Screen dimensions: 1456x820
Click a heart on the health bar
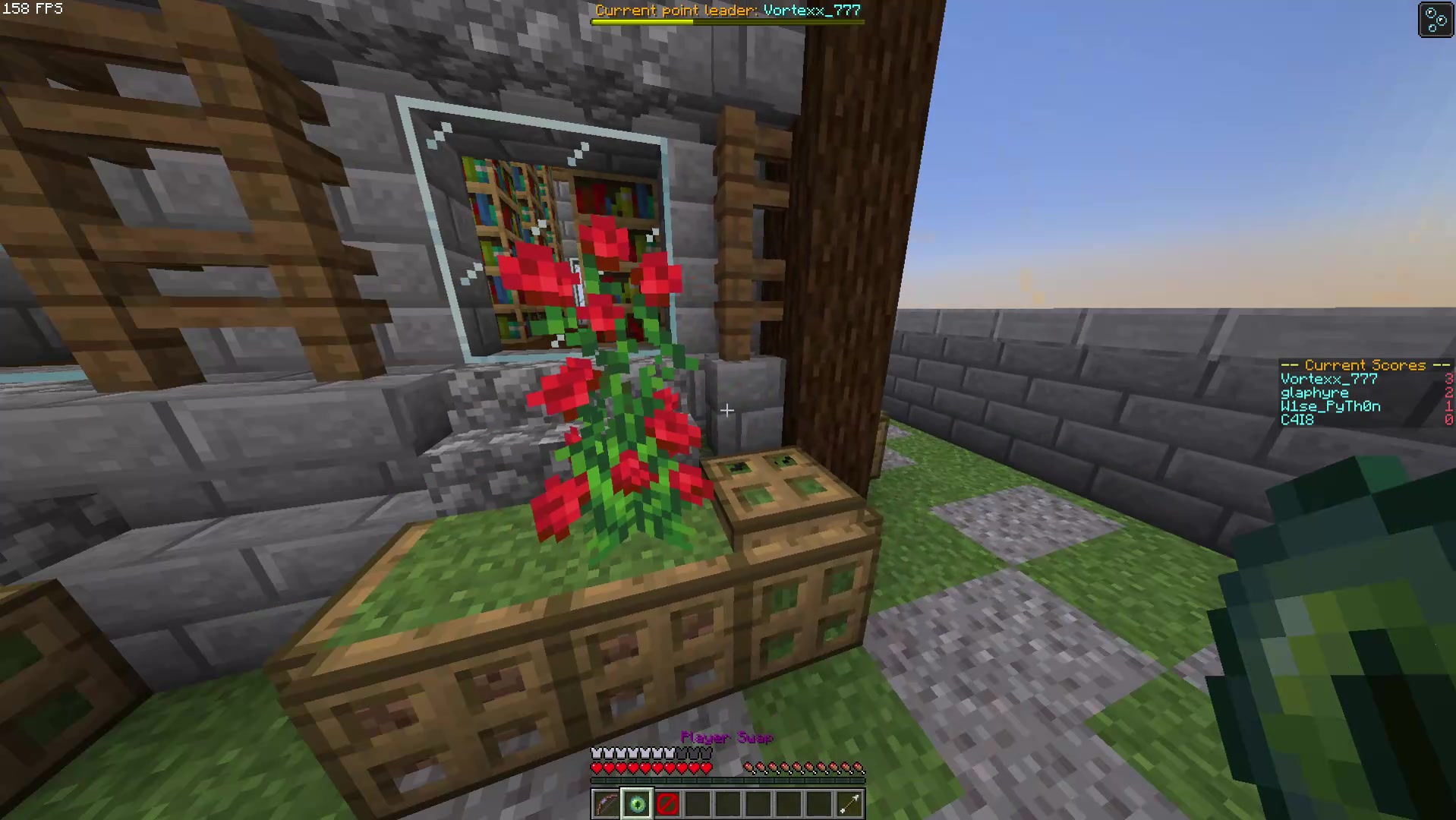point(622,768)
